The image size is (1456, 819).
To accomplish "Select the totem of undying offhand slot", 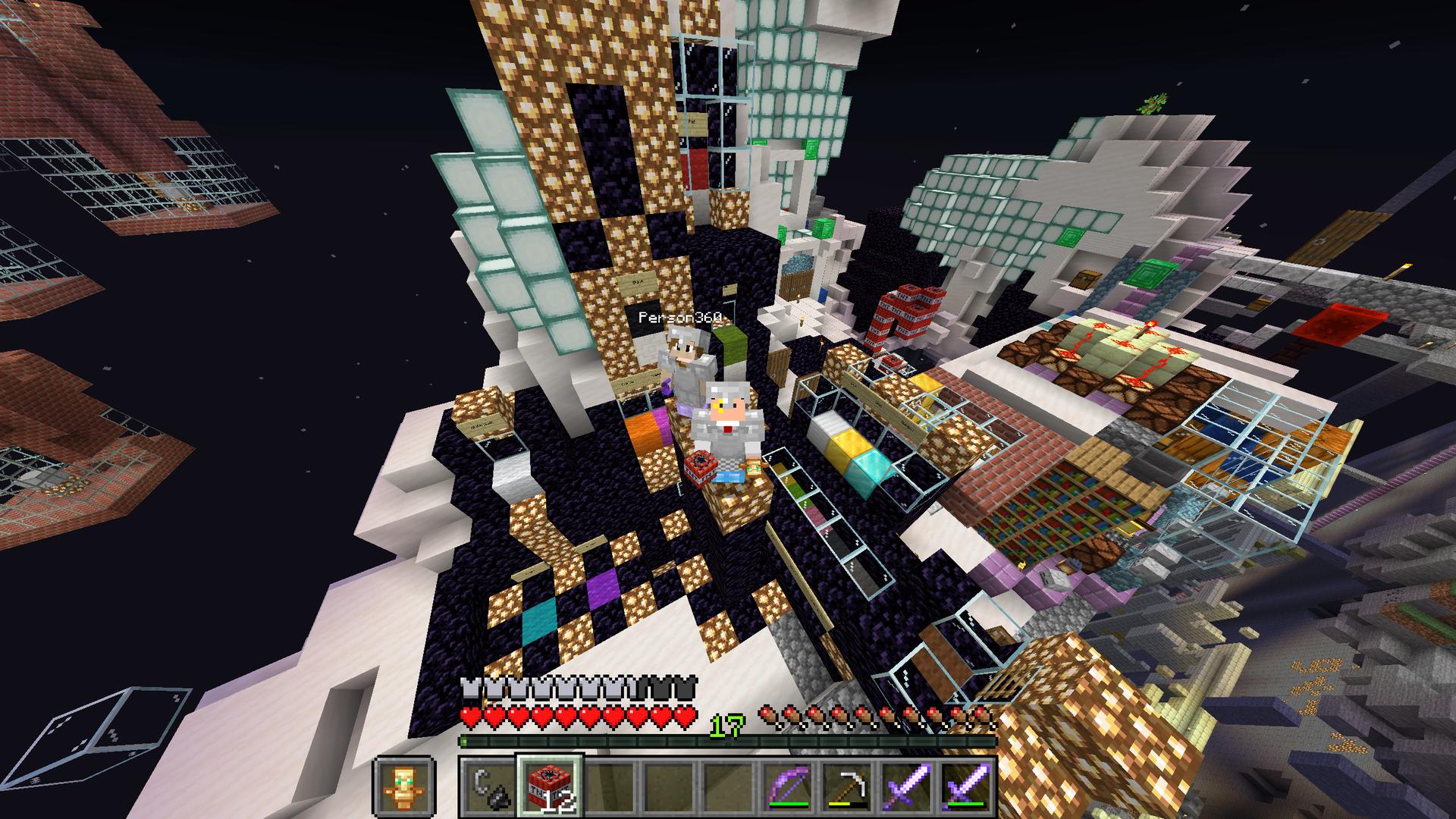I will tap(403, 786).
